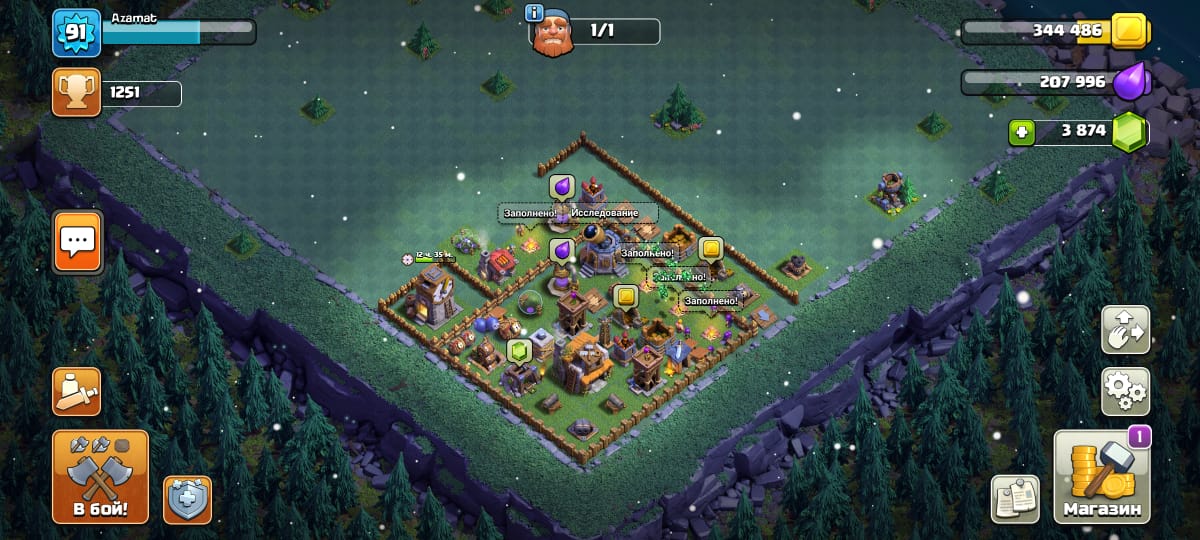1200x540 pixels.
Task: Open the settings gears
Action: click(x=1125, y=391)
